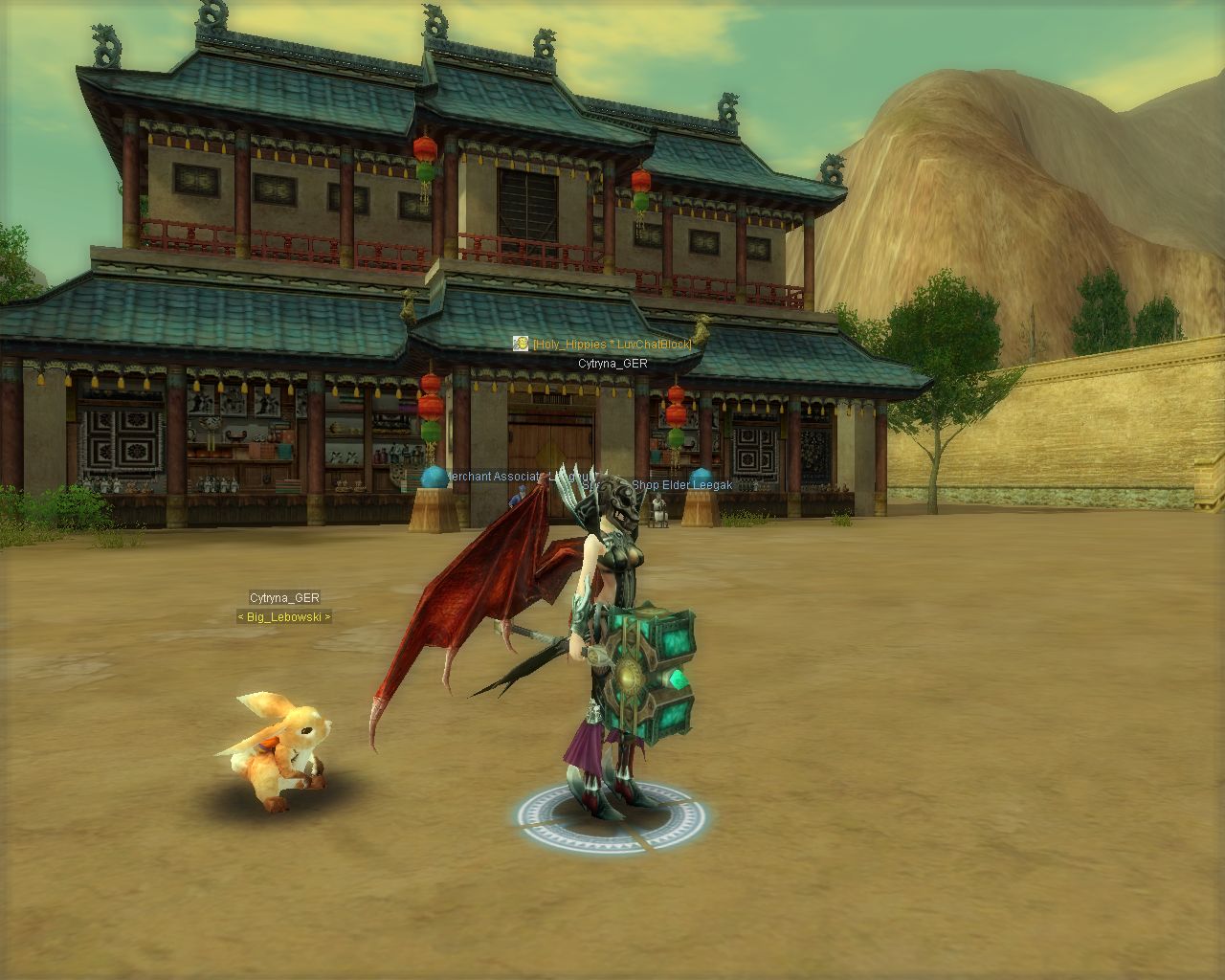Screen dimensions: 1225x980
Task: Select the Big_Lebowski pet name tag
Action: point(284,617)
